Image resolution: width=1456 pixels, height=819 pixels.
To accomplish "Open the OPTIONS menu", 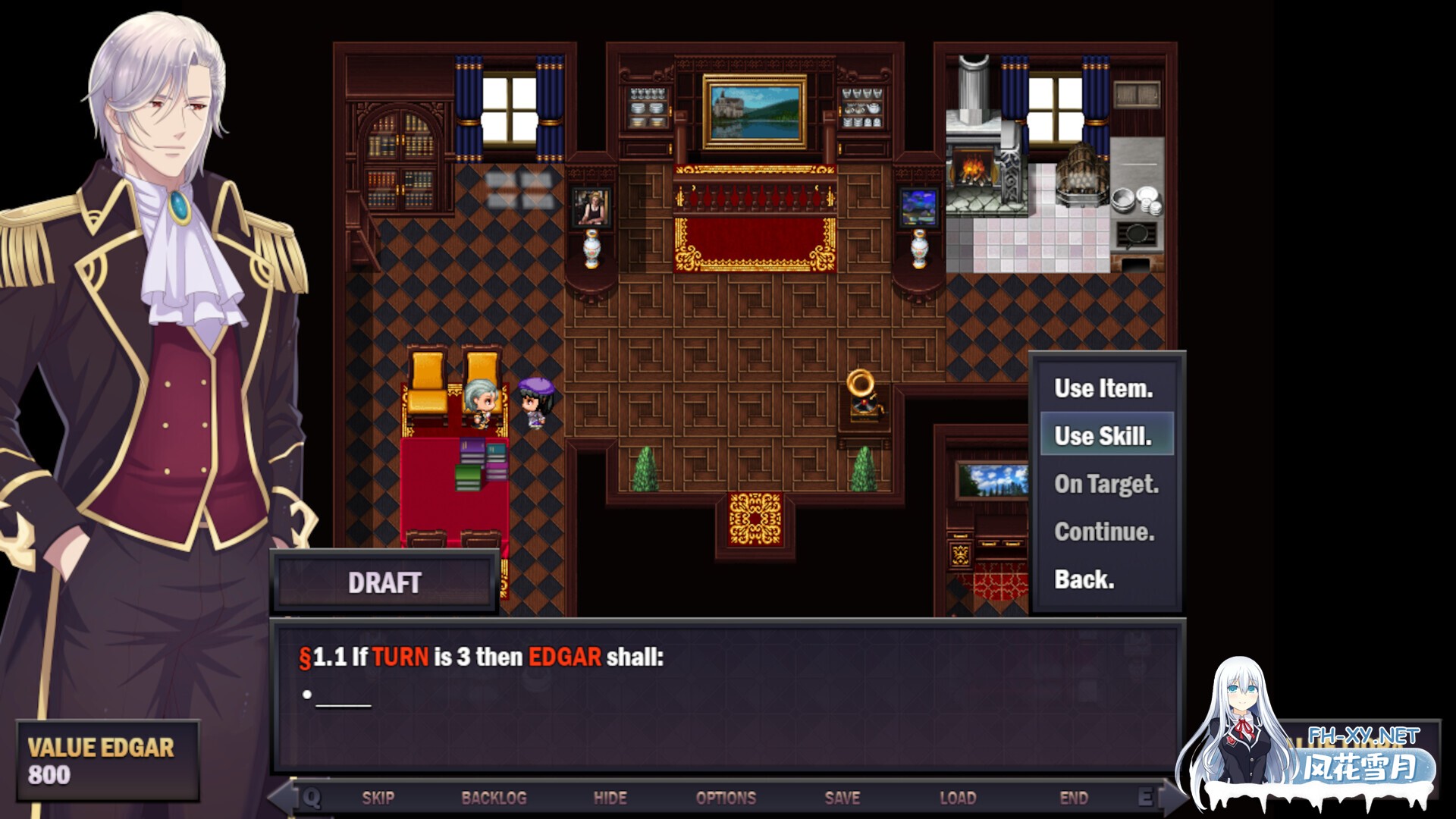I will 726,798.
